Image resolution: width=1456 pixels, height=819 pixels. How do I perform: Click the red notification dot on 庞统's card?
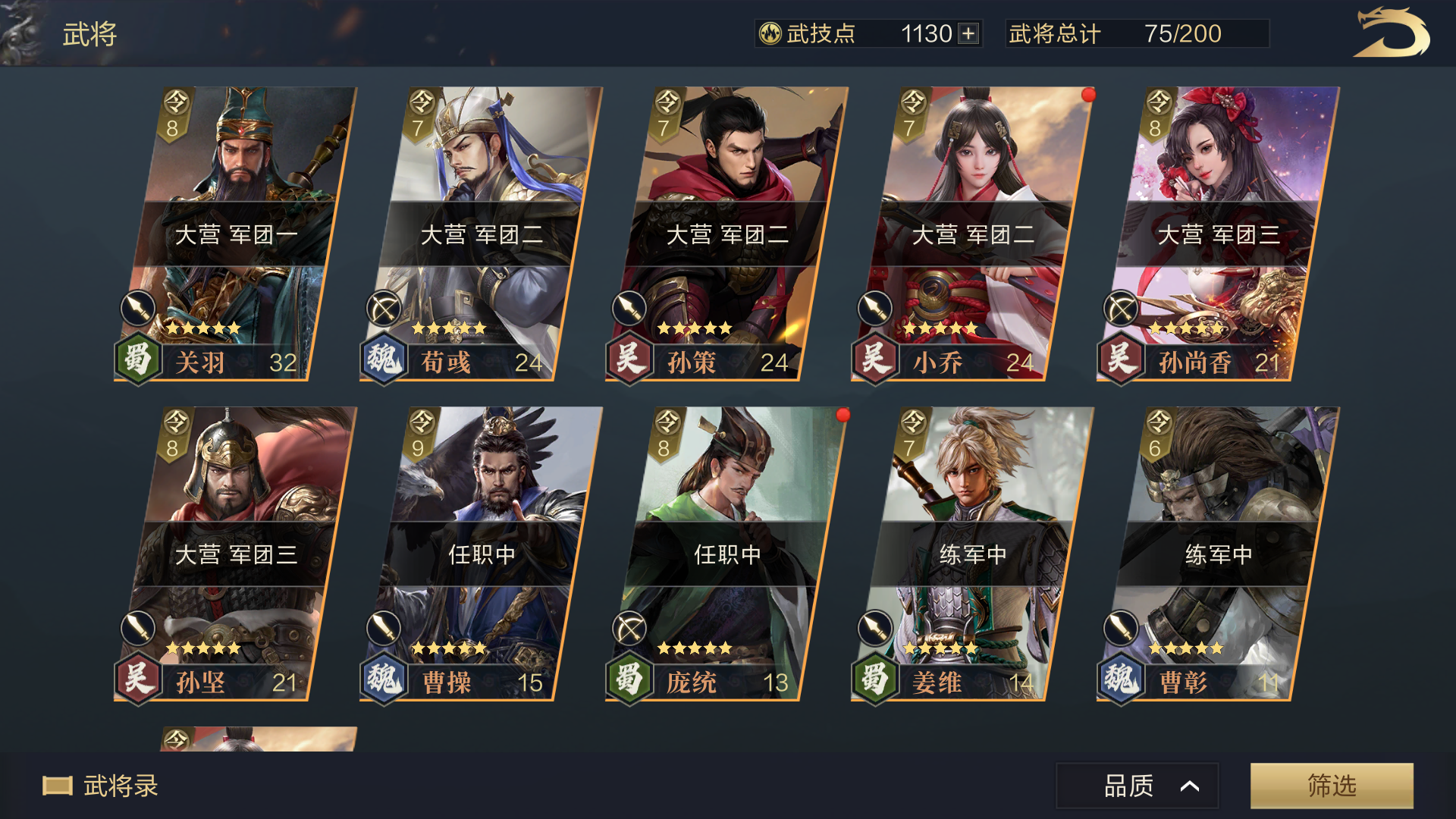842,416
